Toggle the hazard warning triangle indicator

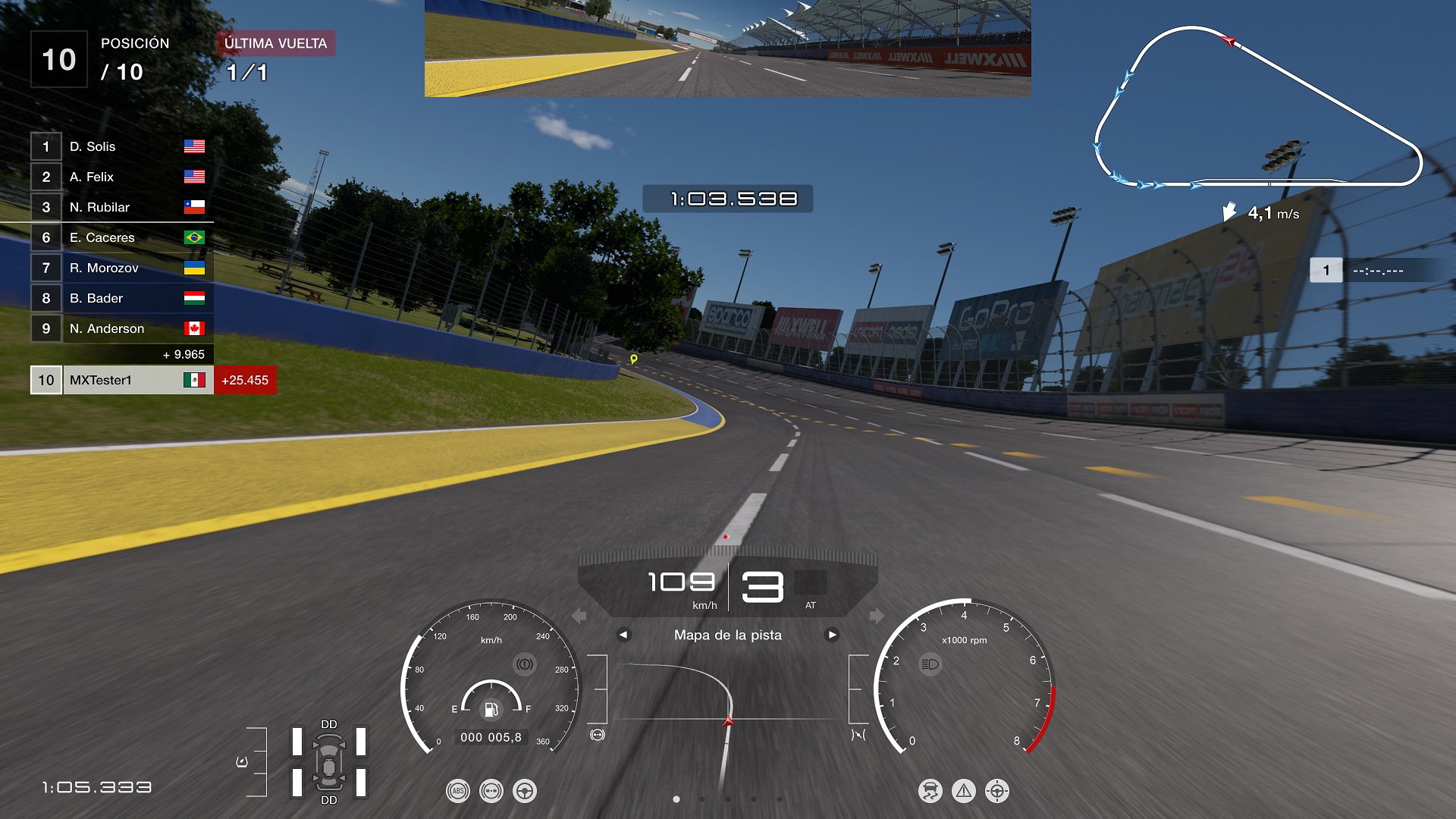click(963, 790)
